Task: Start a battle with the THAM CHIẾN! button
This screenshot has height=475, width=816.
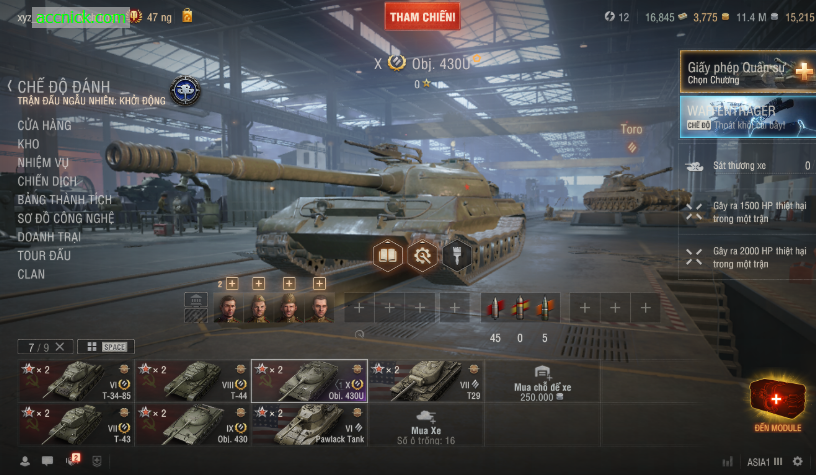Action: point(422,17)
